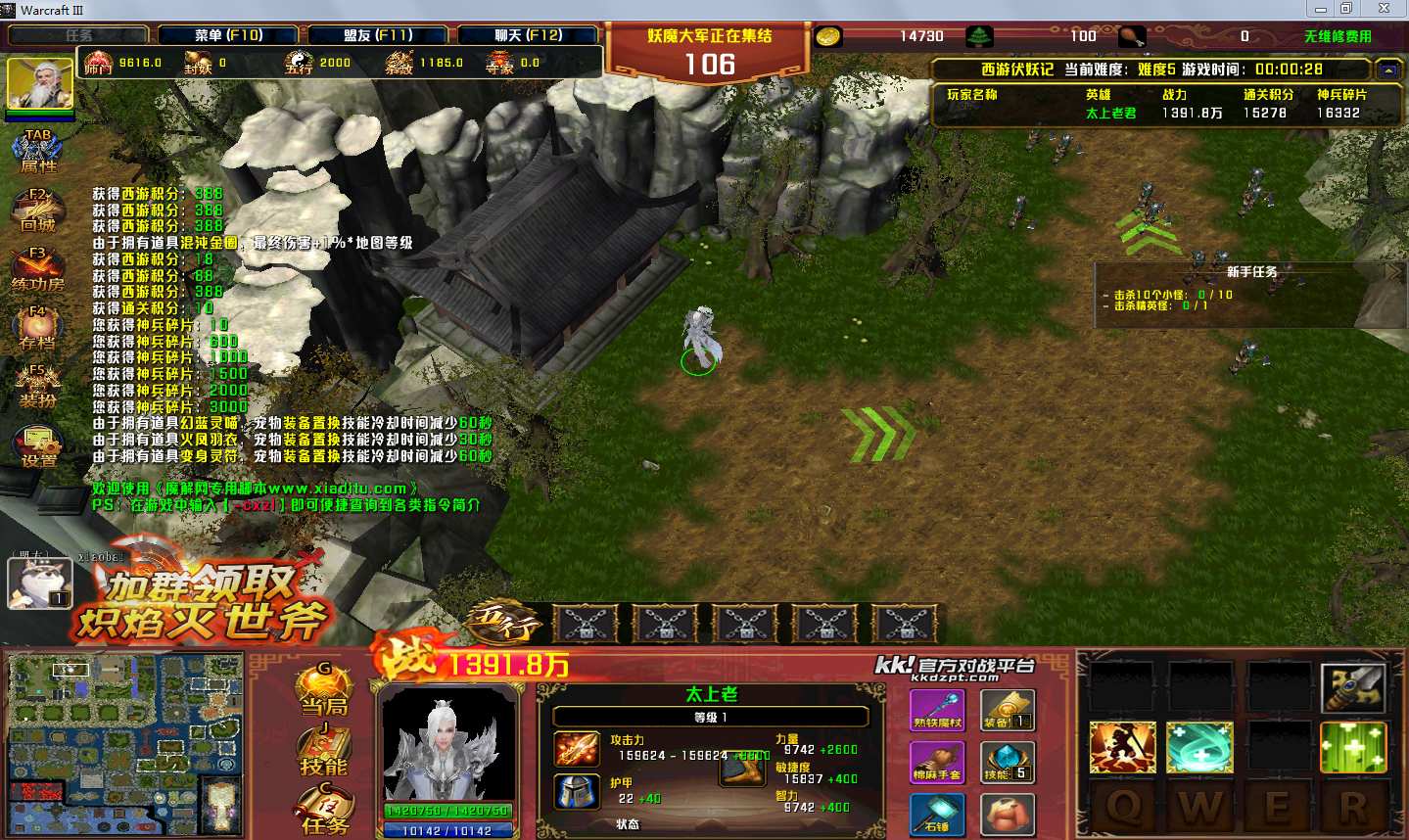Select the 石锤 stone hammer slot
Image resolution: width=1409 pixels, height=840 pixels.
coord(937,814)
